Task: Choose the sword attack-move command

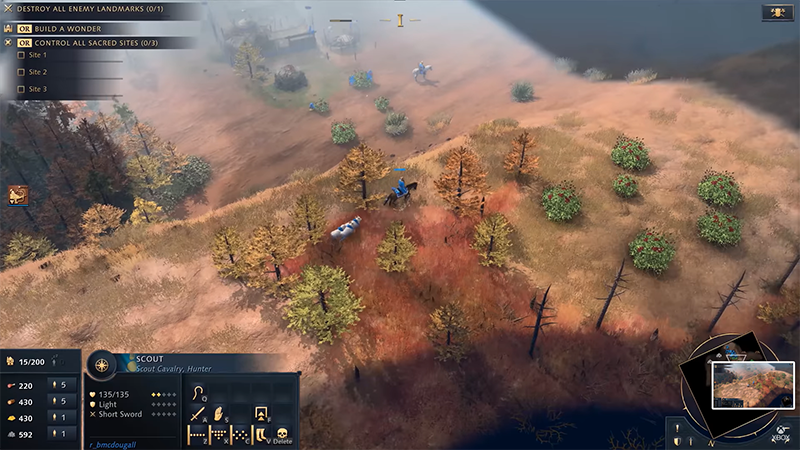Action: click(197, 412)
